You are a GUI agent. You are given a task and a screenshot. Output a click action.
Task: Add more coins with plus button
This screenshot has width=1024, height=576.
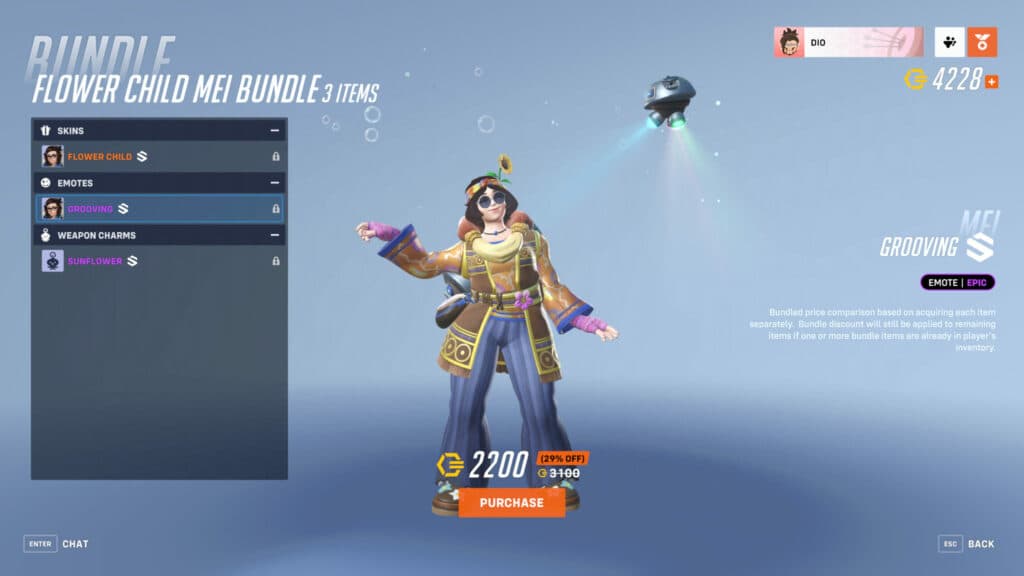point(992,81)
